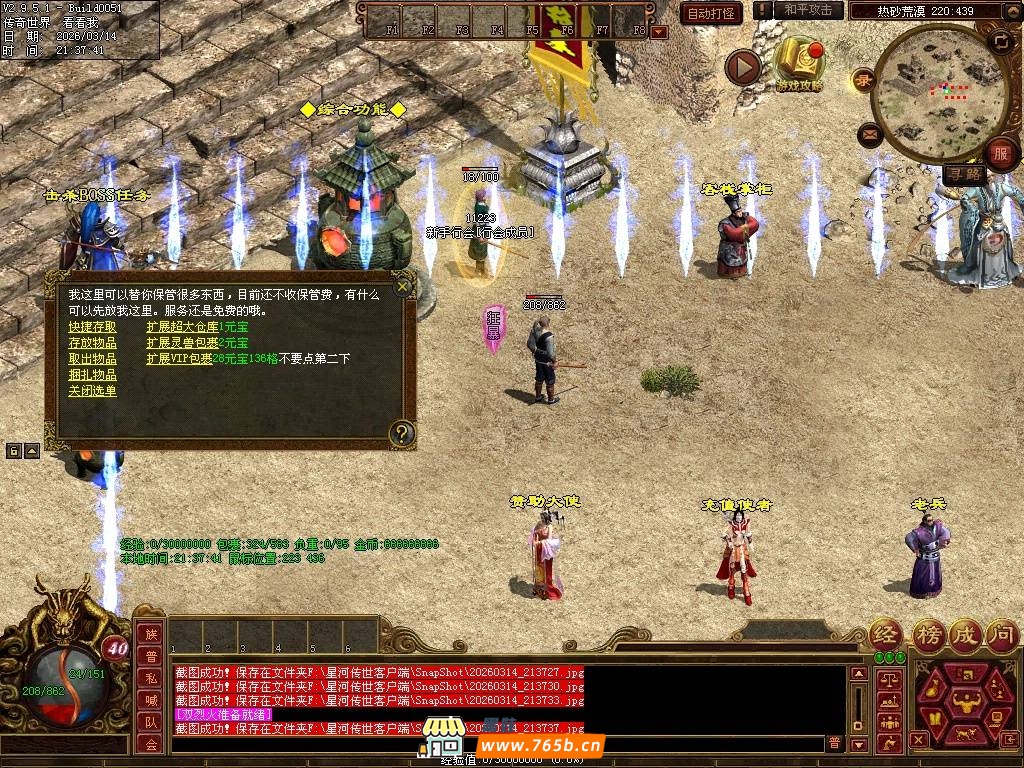The width and height of the screenshot is (1024, 768).
Task: Choose 捆扎物品 bundle items option
Action: point(92,375)
